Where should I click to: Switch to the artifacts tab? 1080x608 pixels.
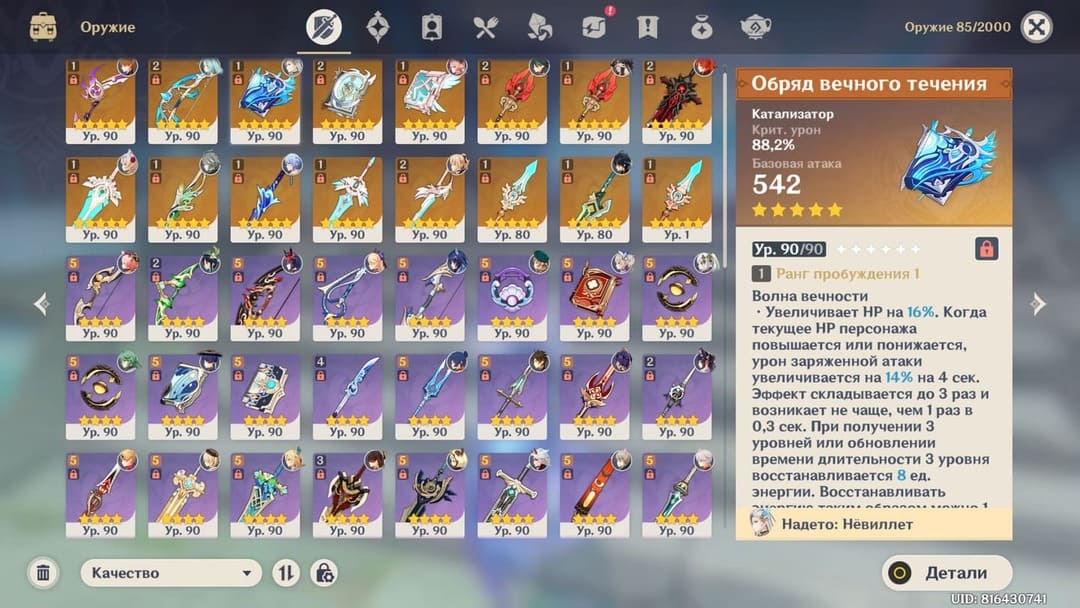click(378, 27)
